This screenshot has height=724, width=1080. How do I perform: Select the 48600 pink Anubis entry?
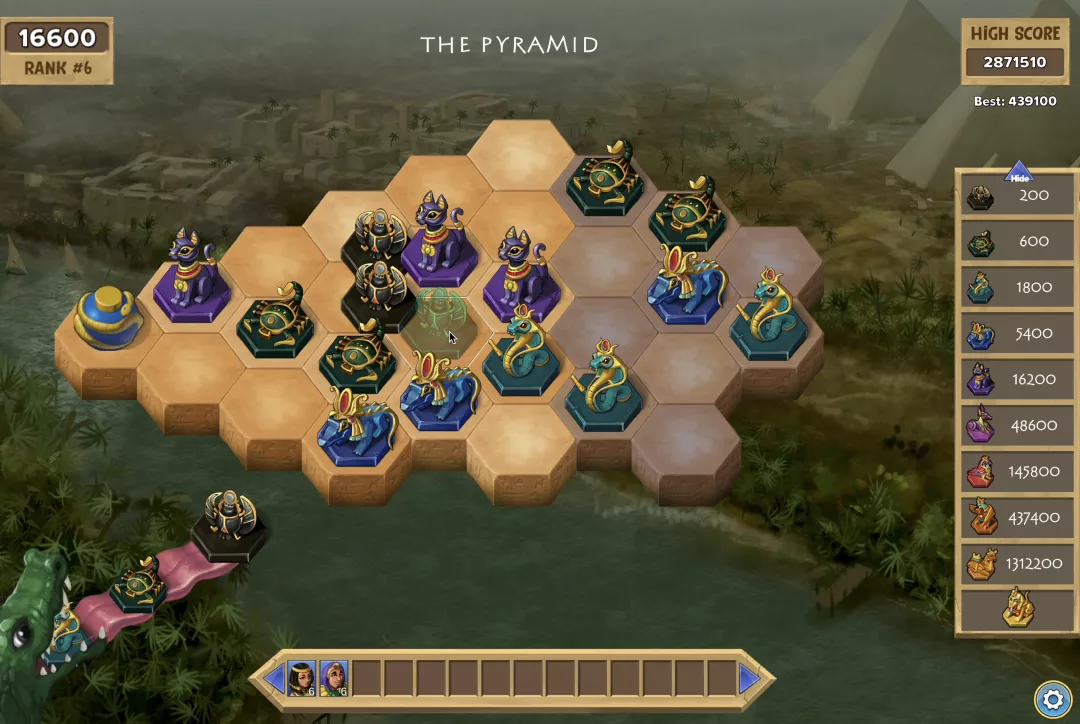[x=1017, y=425]
